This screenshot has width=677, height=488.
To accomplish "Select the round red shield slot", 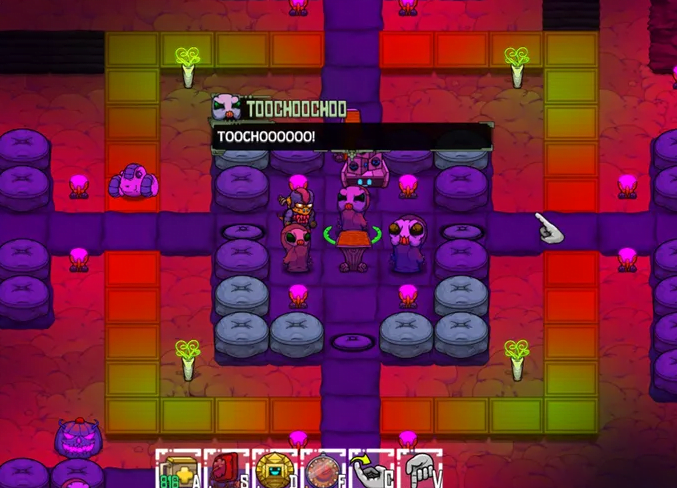I will 322,470.
